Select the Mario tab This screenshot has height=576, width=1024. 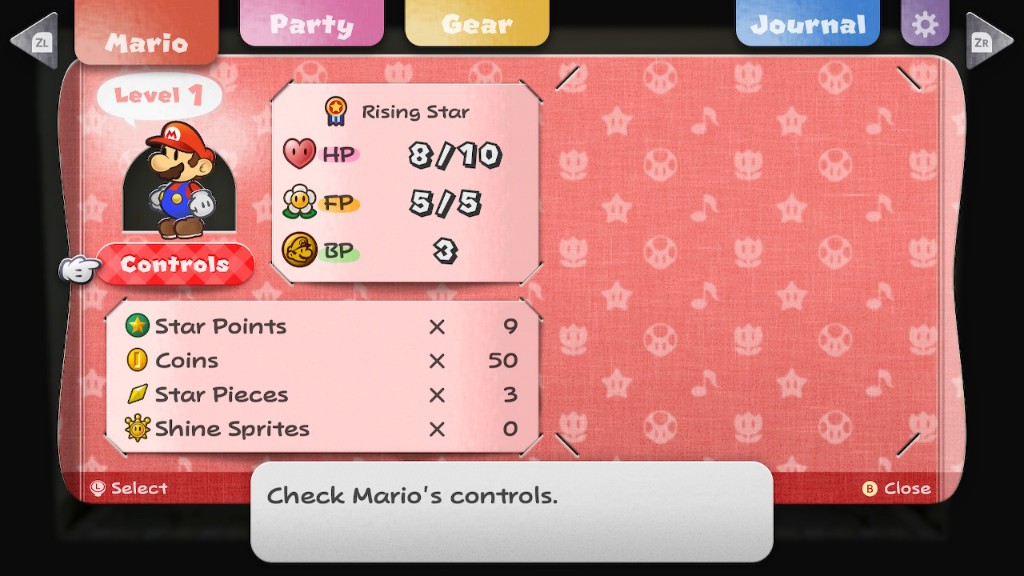point(146,40)
